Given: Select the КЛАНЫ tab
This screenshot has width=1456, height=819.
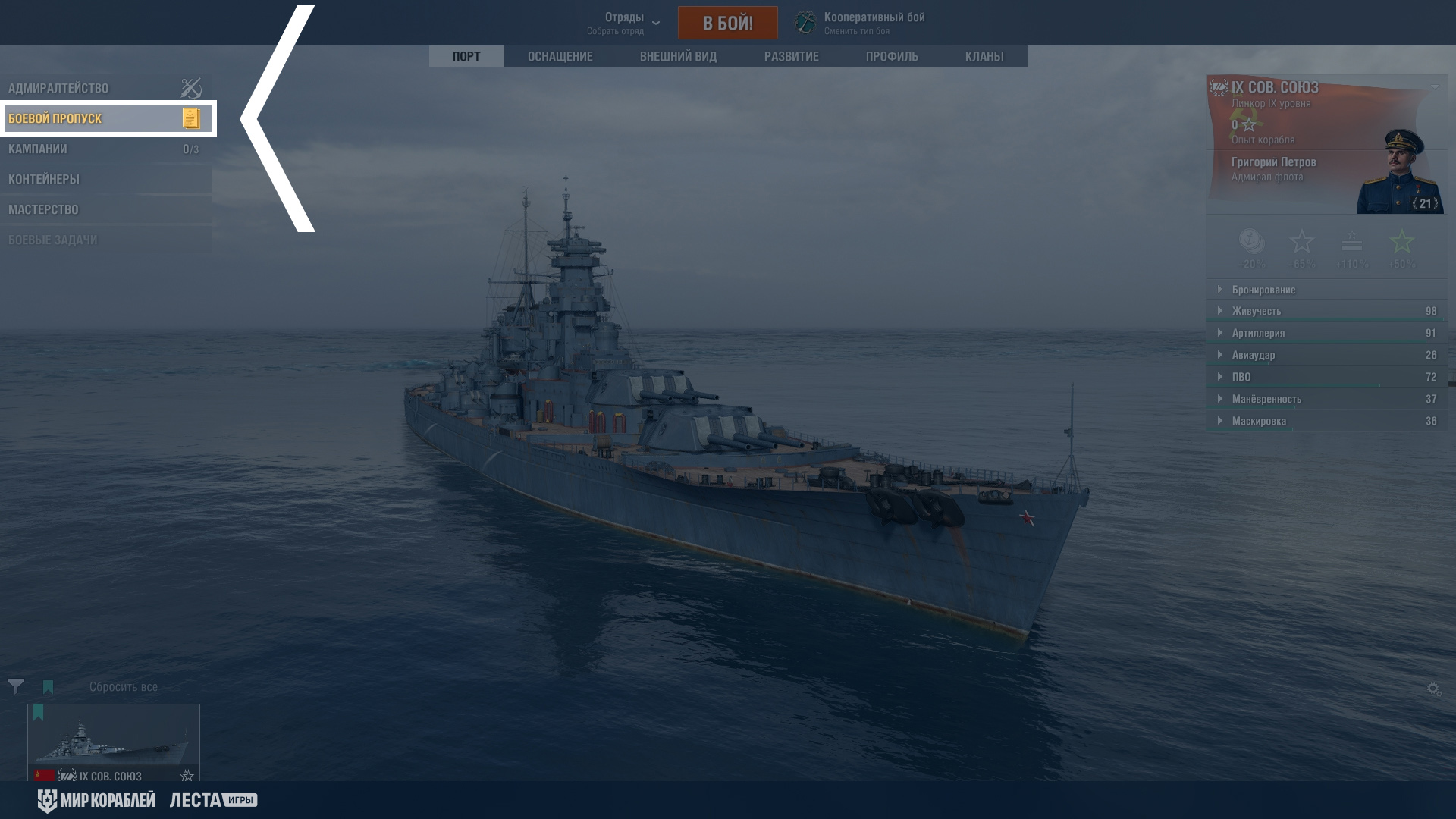Looking at the screenshot, I should click(984, 56).
